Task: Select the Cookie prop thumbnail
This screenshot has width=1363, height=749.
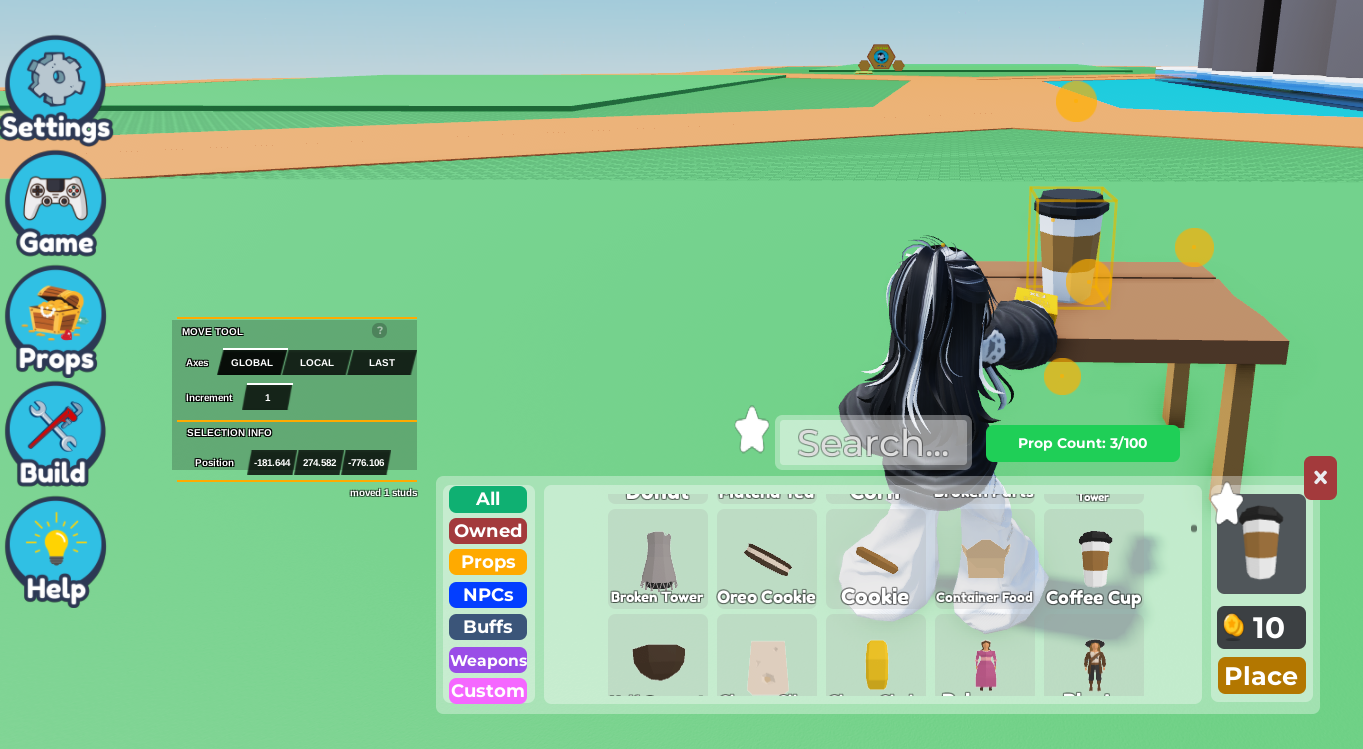Action: click(875, 558)
